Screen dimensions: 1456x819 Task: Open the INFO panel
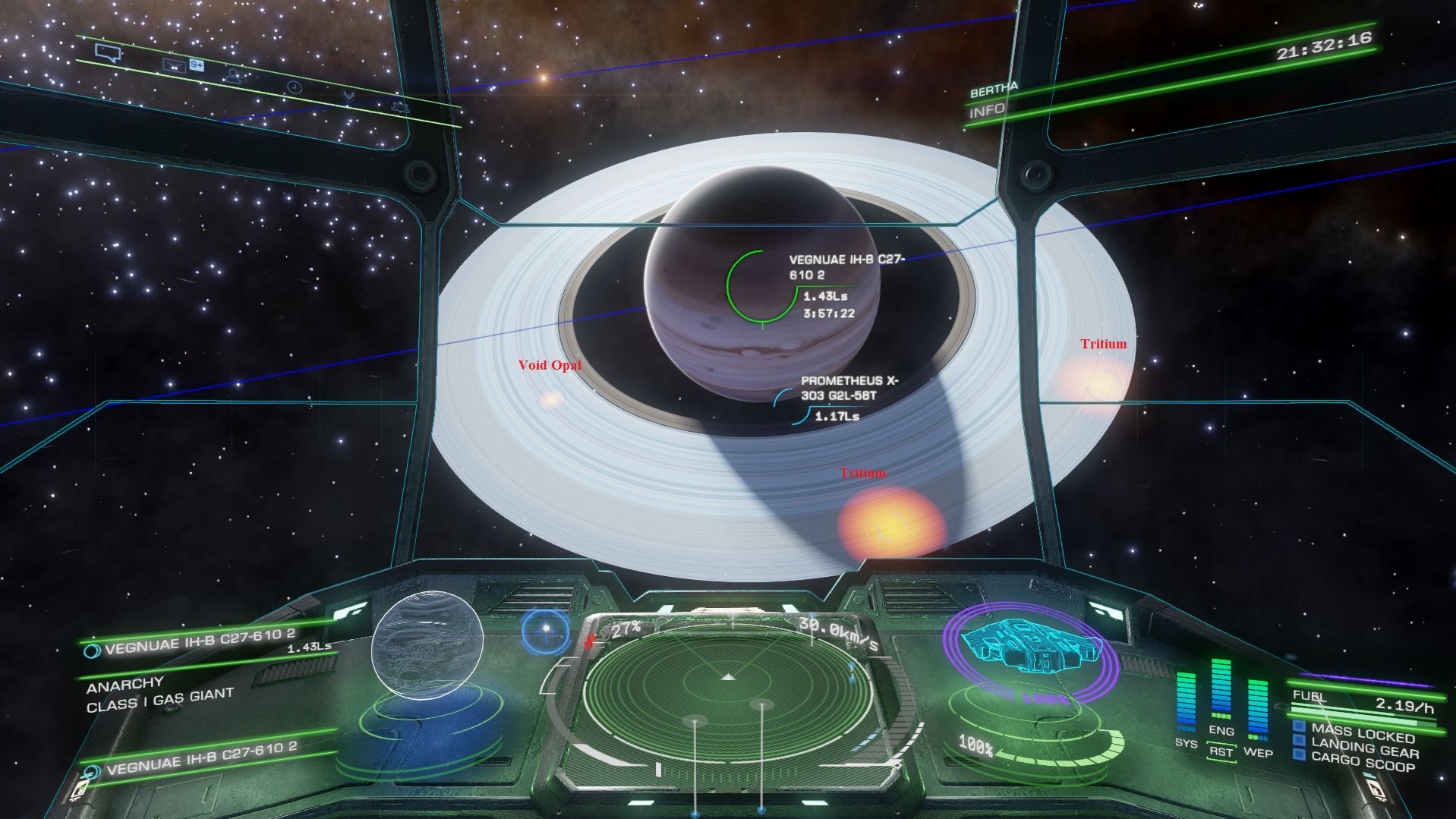[987, 112]
